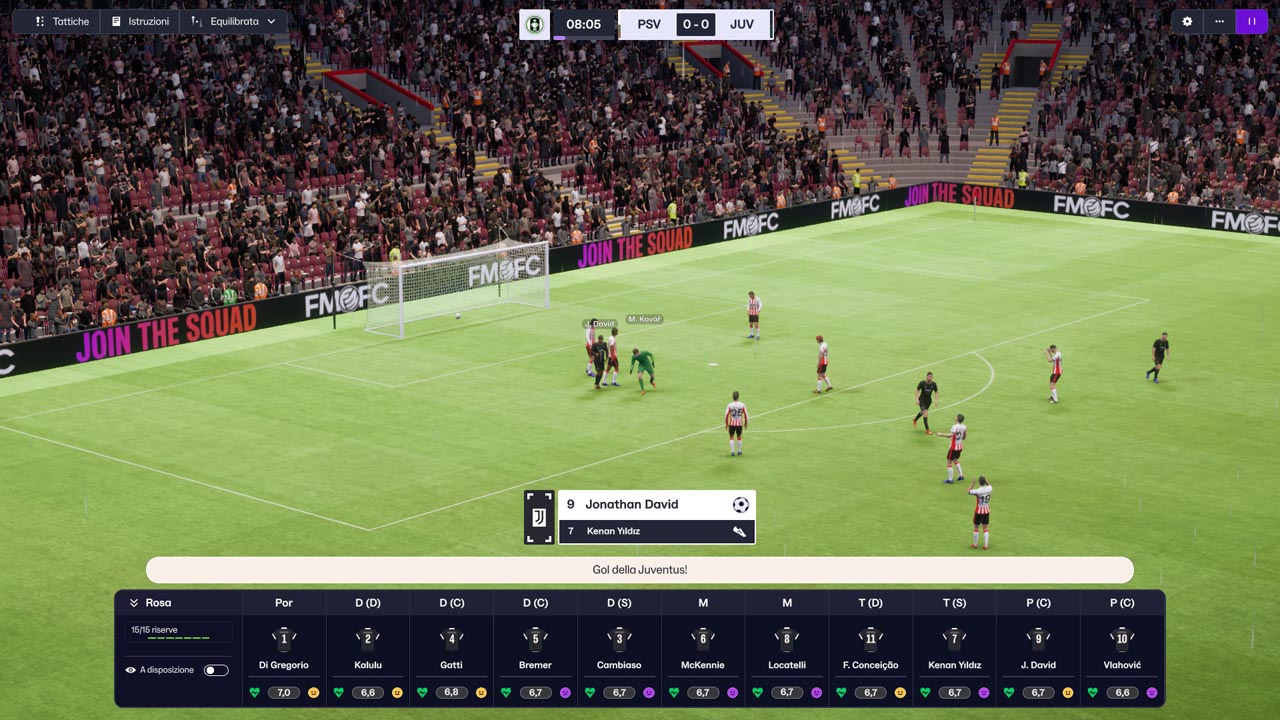Screen dimensions: 1280x720
Task: Click the green referee badge beside the clock
Action: (534, 24)
